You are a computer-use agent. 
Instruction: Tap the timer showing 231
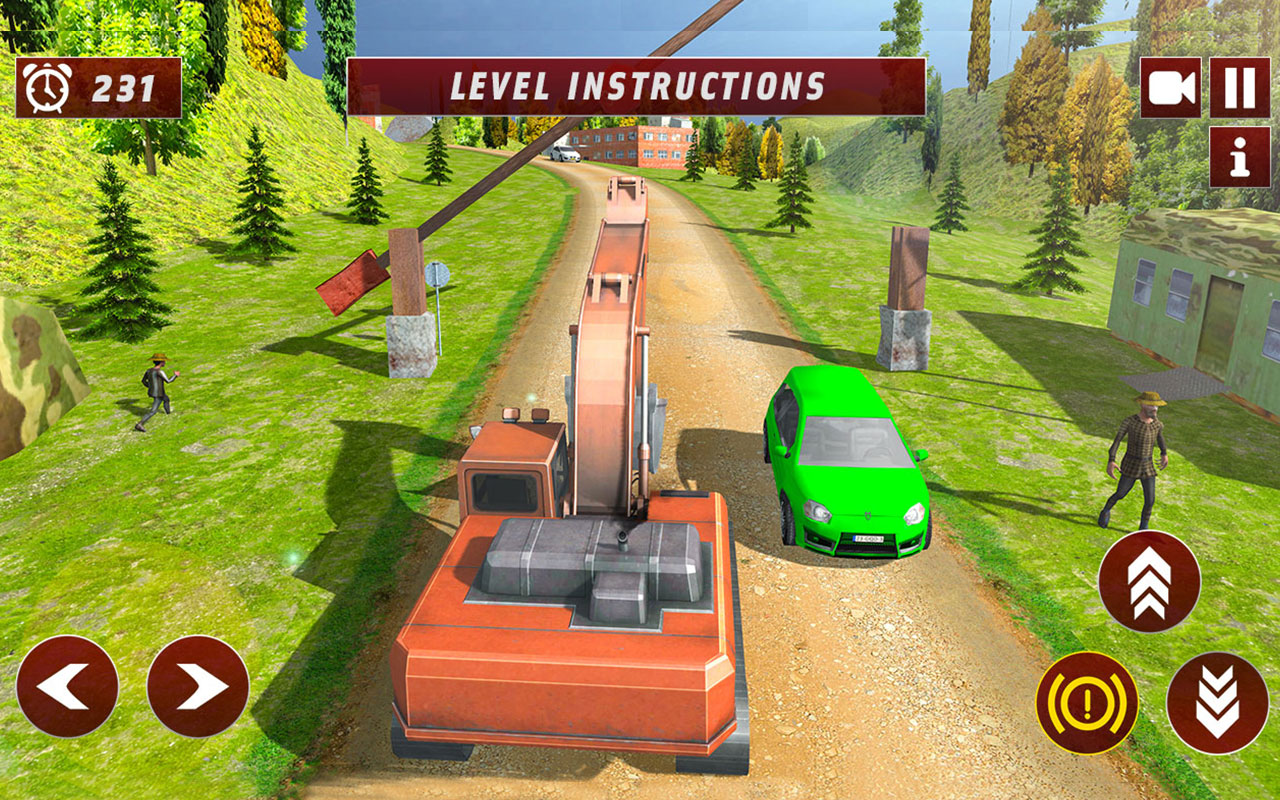point(123,88)
